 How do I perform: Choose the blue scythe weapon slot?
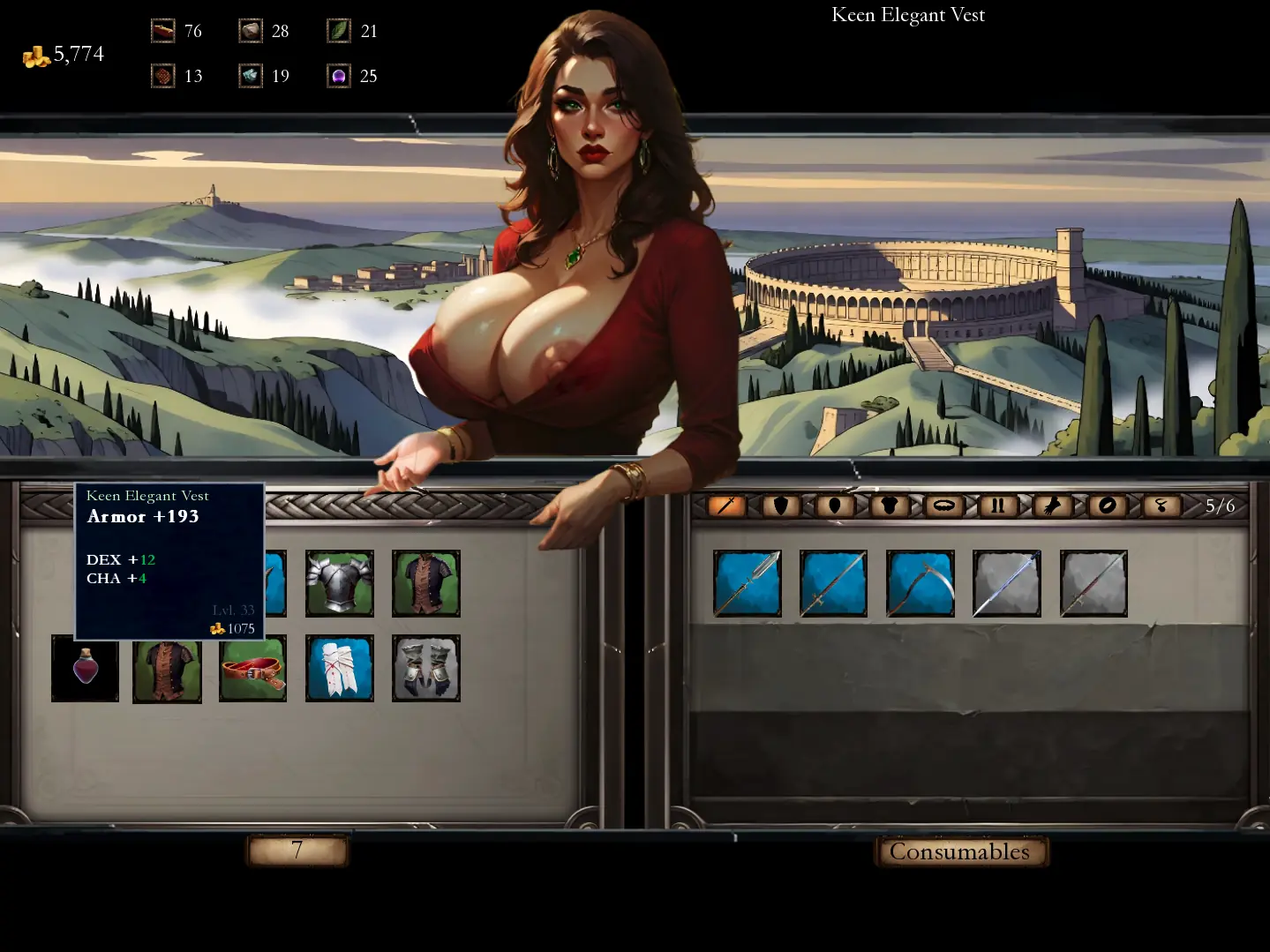920,583
